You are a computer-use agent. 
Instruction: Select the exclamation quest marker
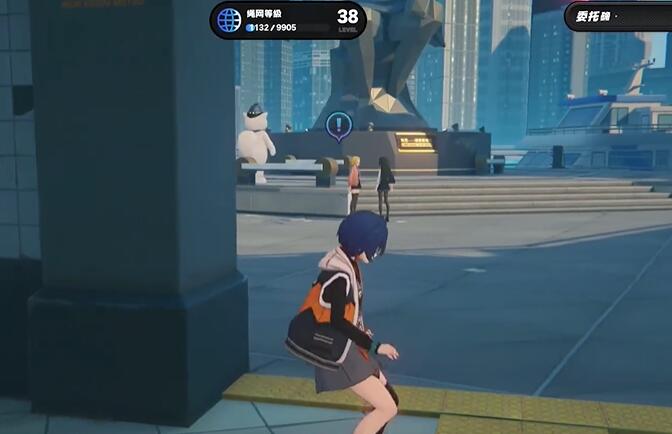pos(339,125)
